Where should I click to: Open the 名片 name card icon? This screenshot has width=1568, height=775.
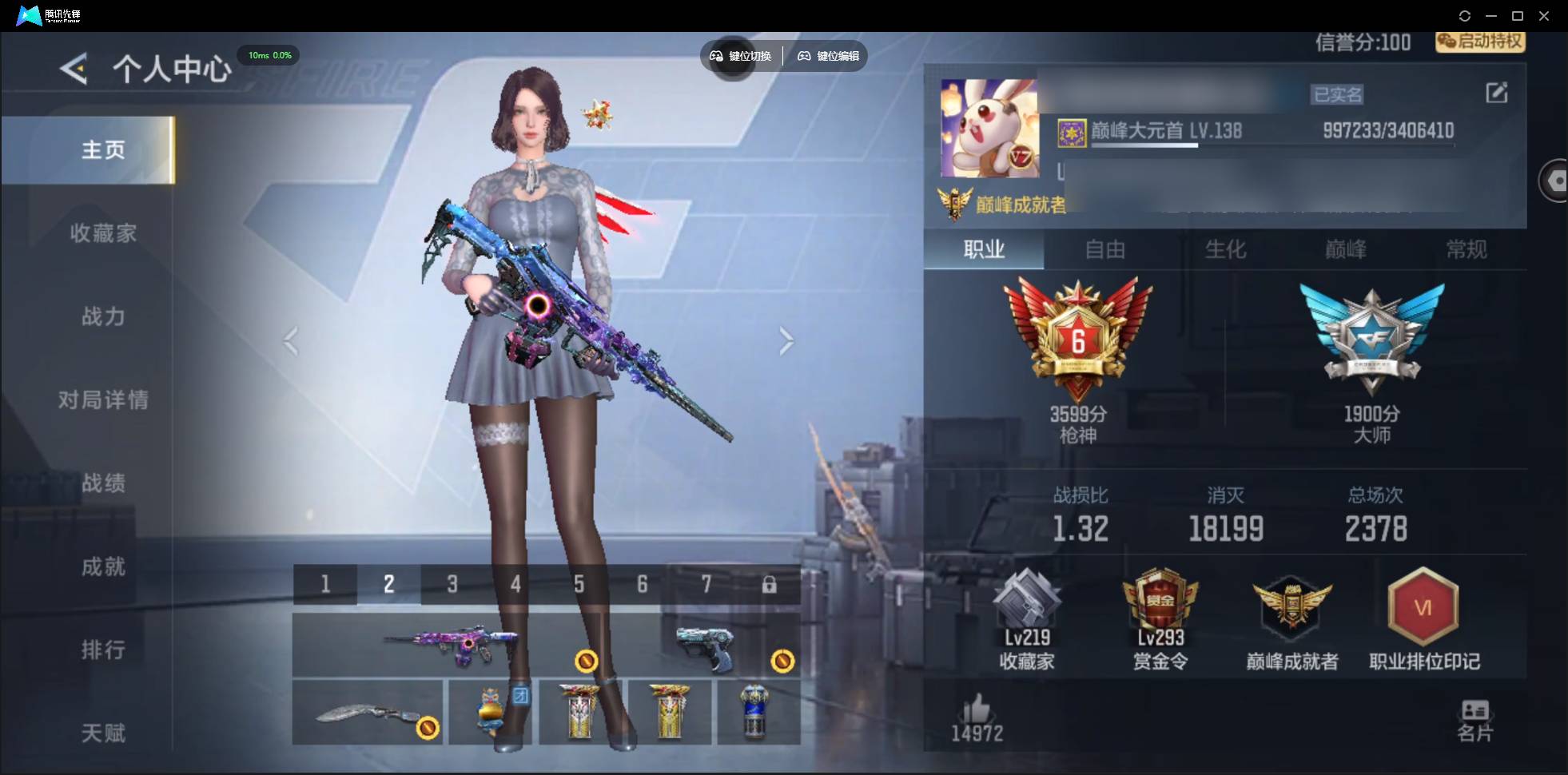(1477, 715)
